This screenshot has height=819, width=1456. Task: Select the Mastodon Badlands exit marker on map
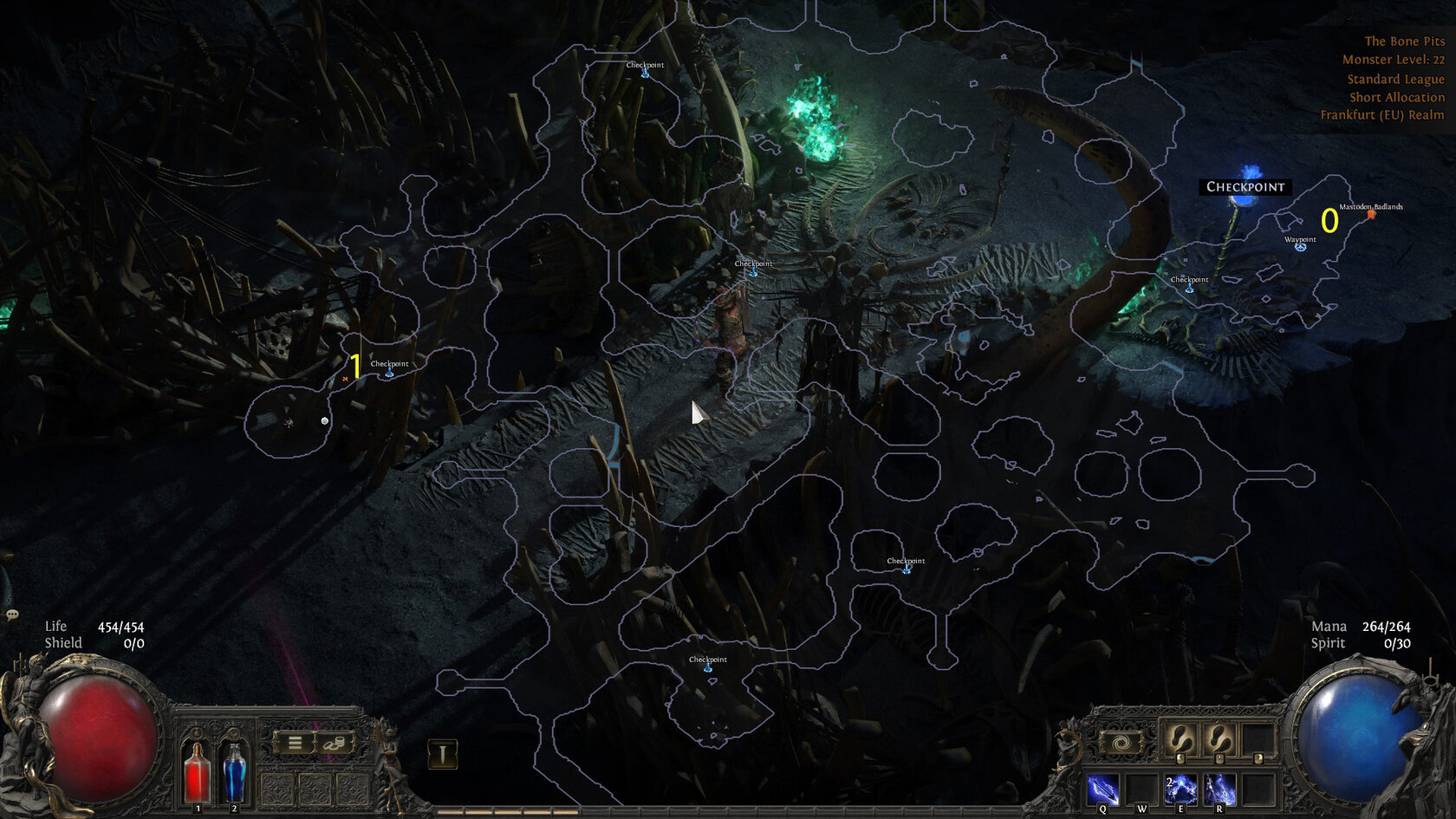1371,214
